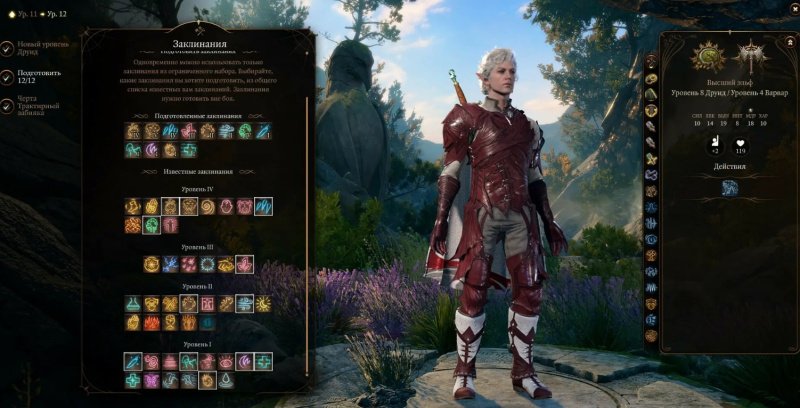800x408 pixels.
Task: Pick the green flask spell under 'Уровень II'
Action: [133, 303]
